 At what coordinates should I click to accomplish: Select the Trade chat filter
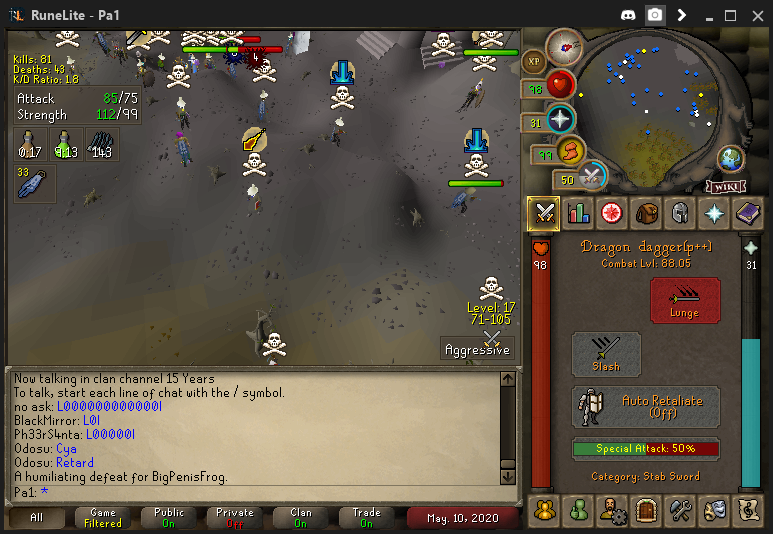(x=366, y=517)
